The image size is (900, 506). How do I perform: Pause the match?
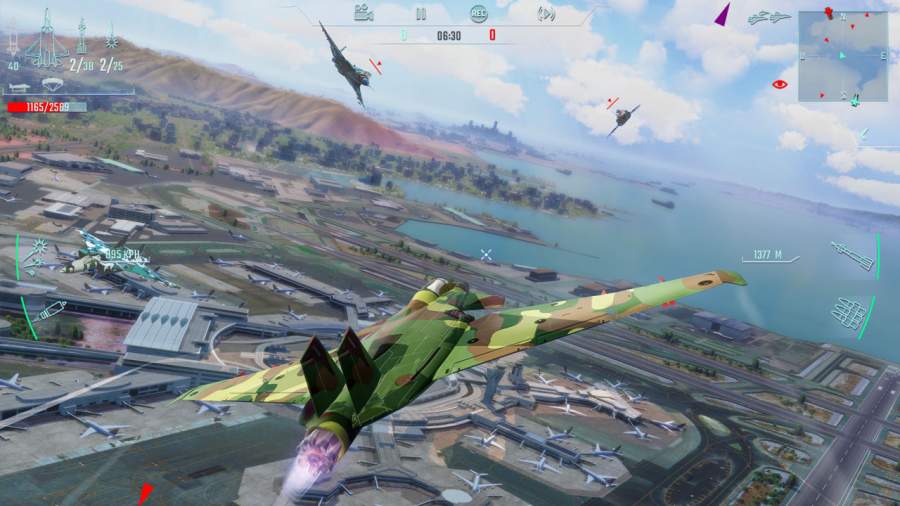point(421,14)
